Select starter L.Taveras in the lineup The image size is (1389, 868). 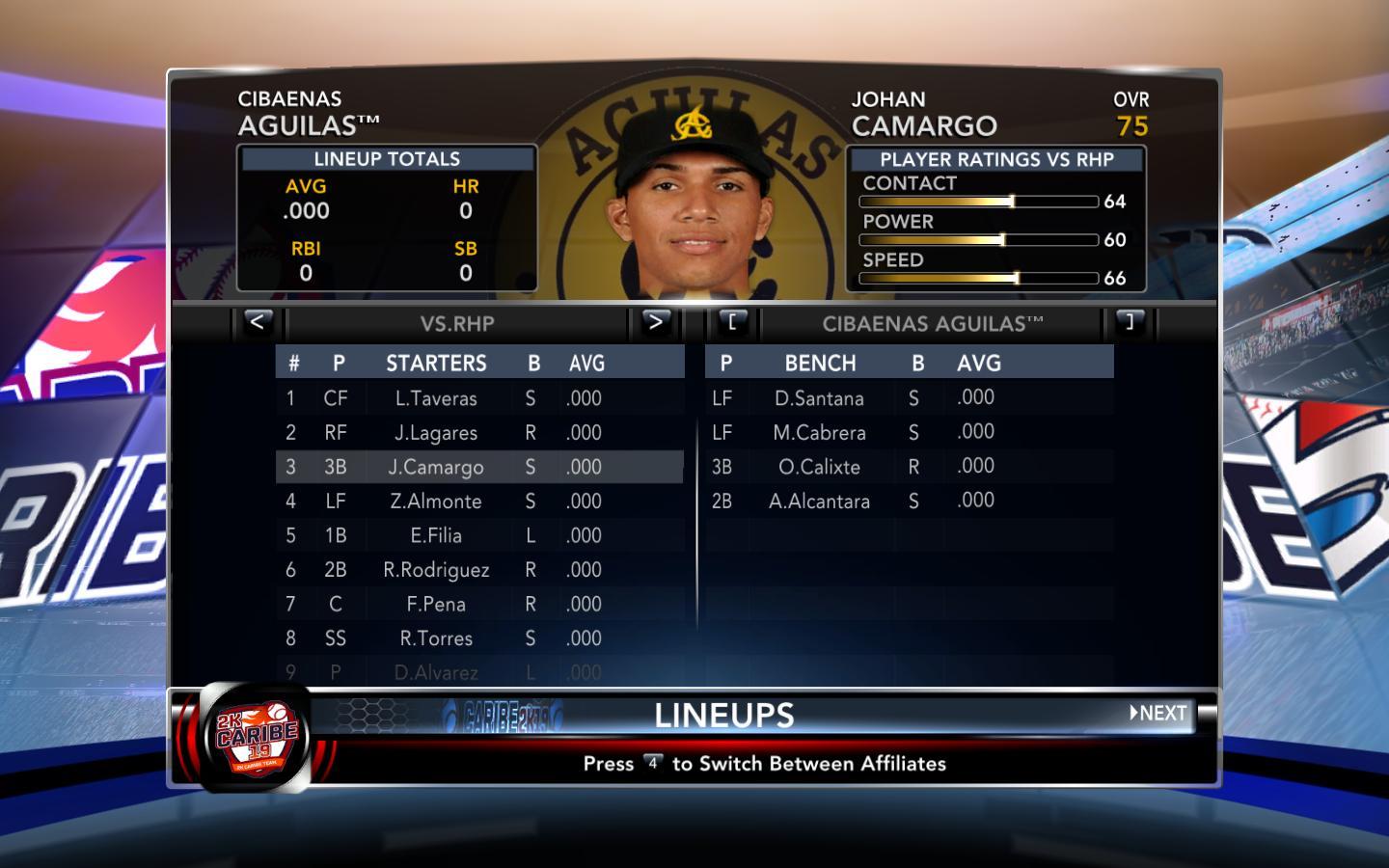coord(436,398)
